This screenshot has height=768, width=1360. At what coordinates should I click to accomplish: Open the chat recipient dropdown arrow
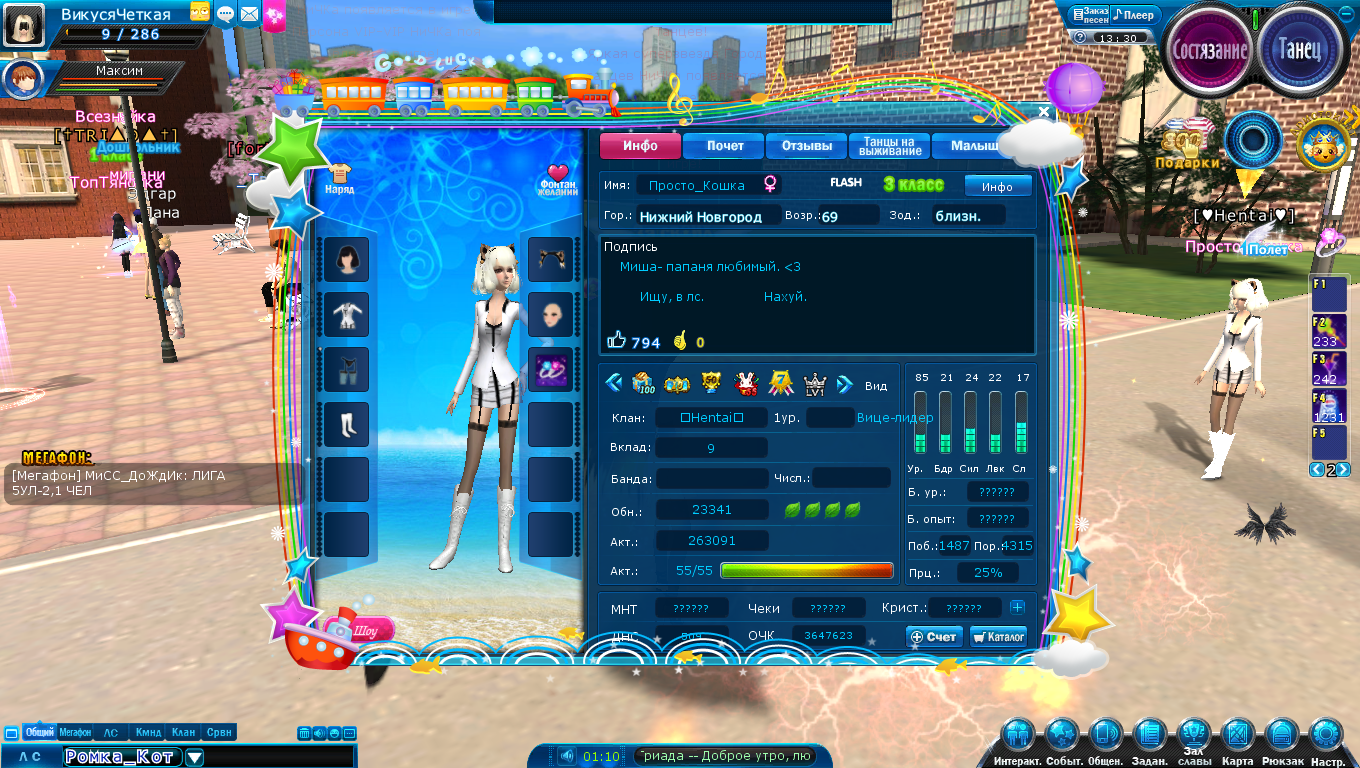(194, 757)
